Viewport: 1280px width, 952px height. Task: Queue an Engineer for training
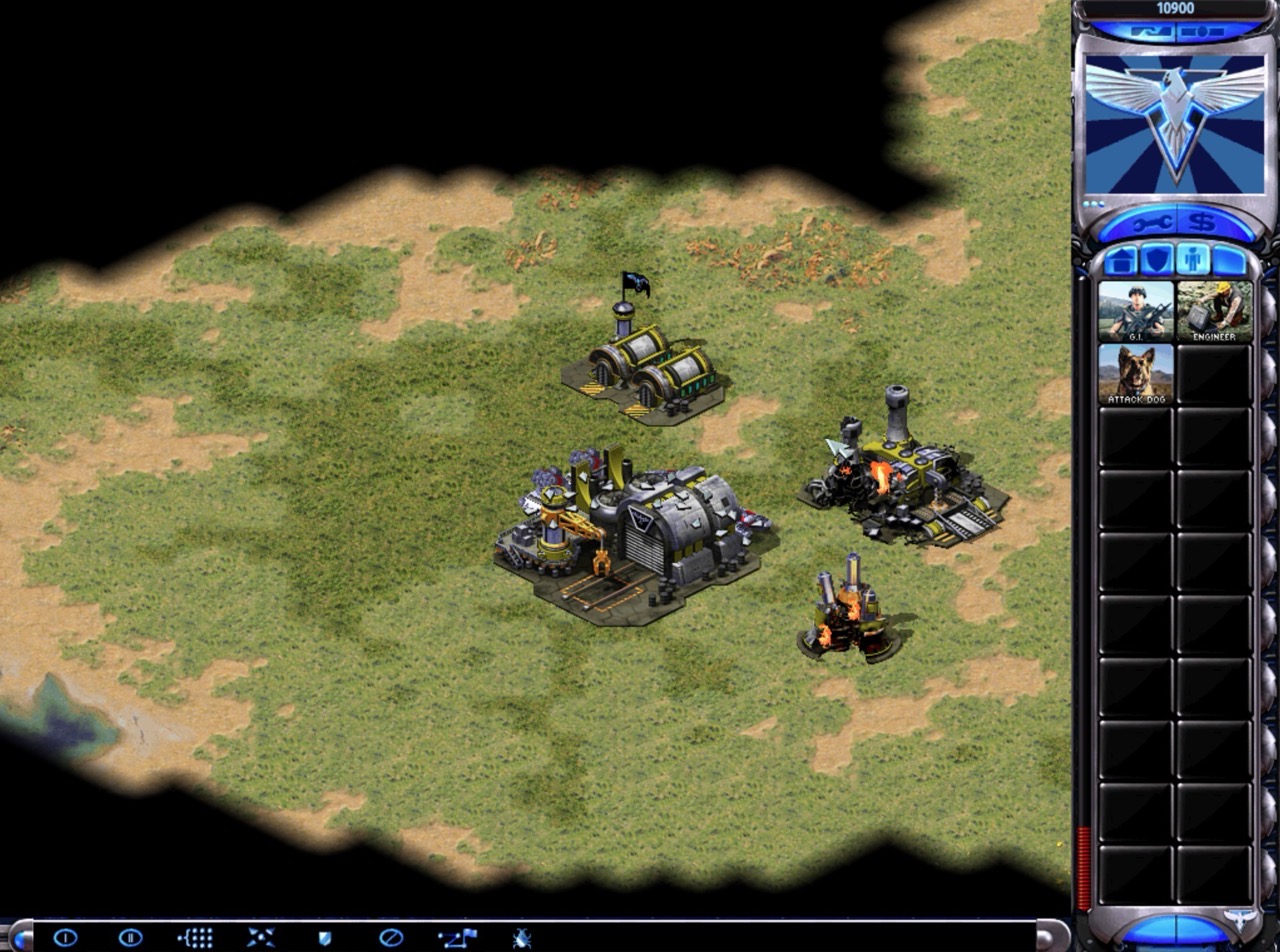(x=1214, y=311)
